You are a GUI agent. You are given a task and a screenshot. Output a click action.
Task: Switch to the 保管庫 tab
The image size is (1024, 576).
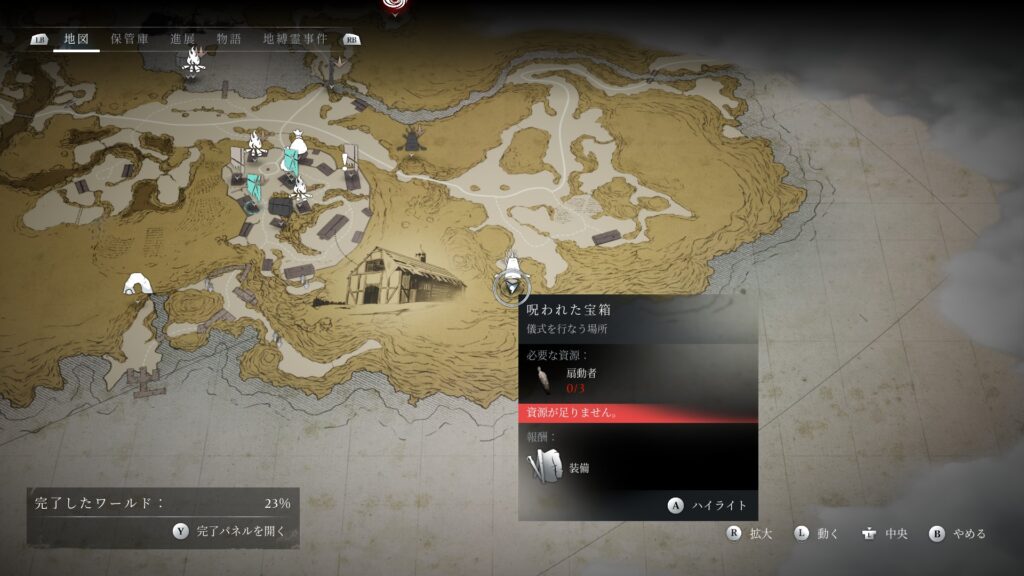(x=129, y=39)
